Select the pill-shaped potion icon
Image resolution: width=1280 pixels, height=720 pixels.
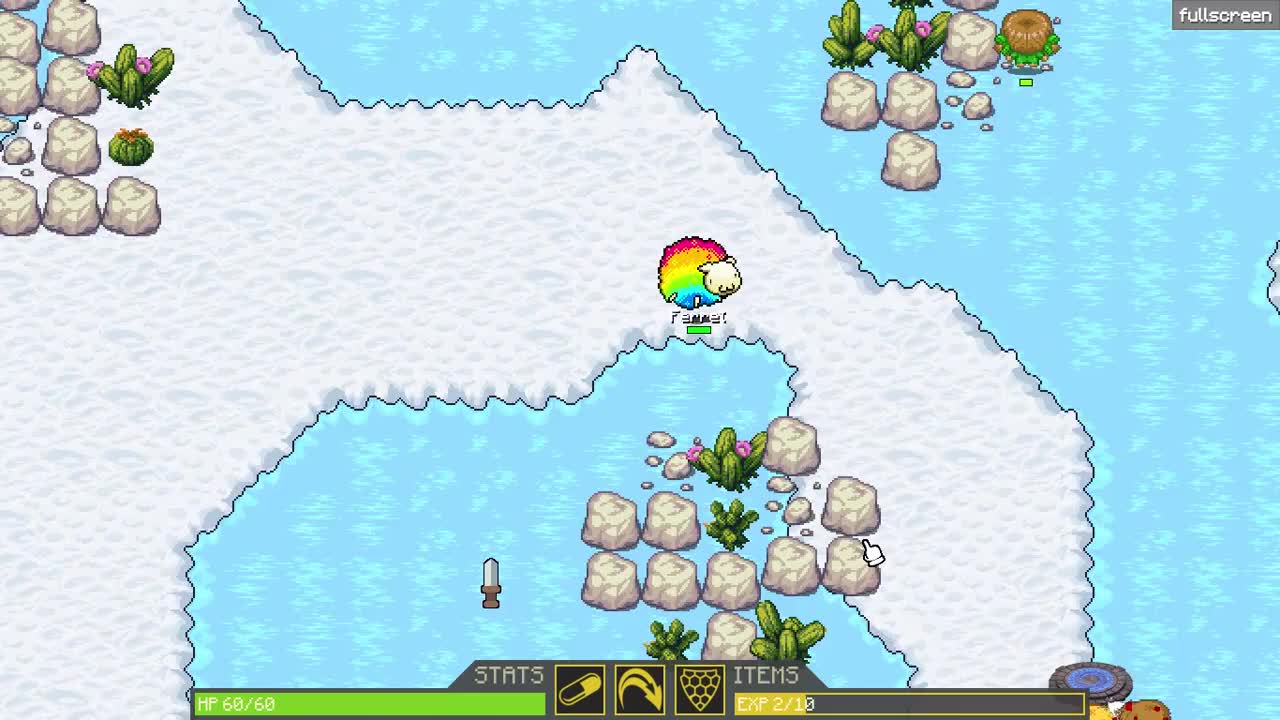pyautogui.click(x=582, y=690)
